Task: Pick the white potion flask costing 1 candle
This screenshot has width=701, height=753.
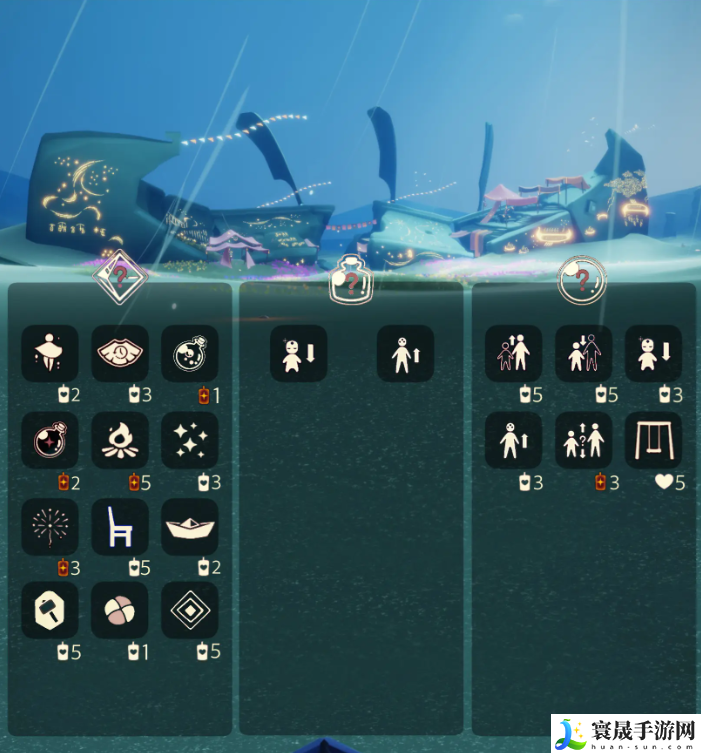Action: coord(190,353)
